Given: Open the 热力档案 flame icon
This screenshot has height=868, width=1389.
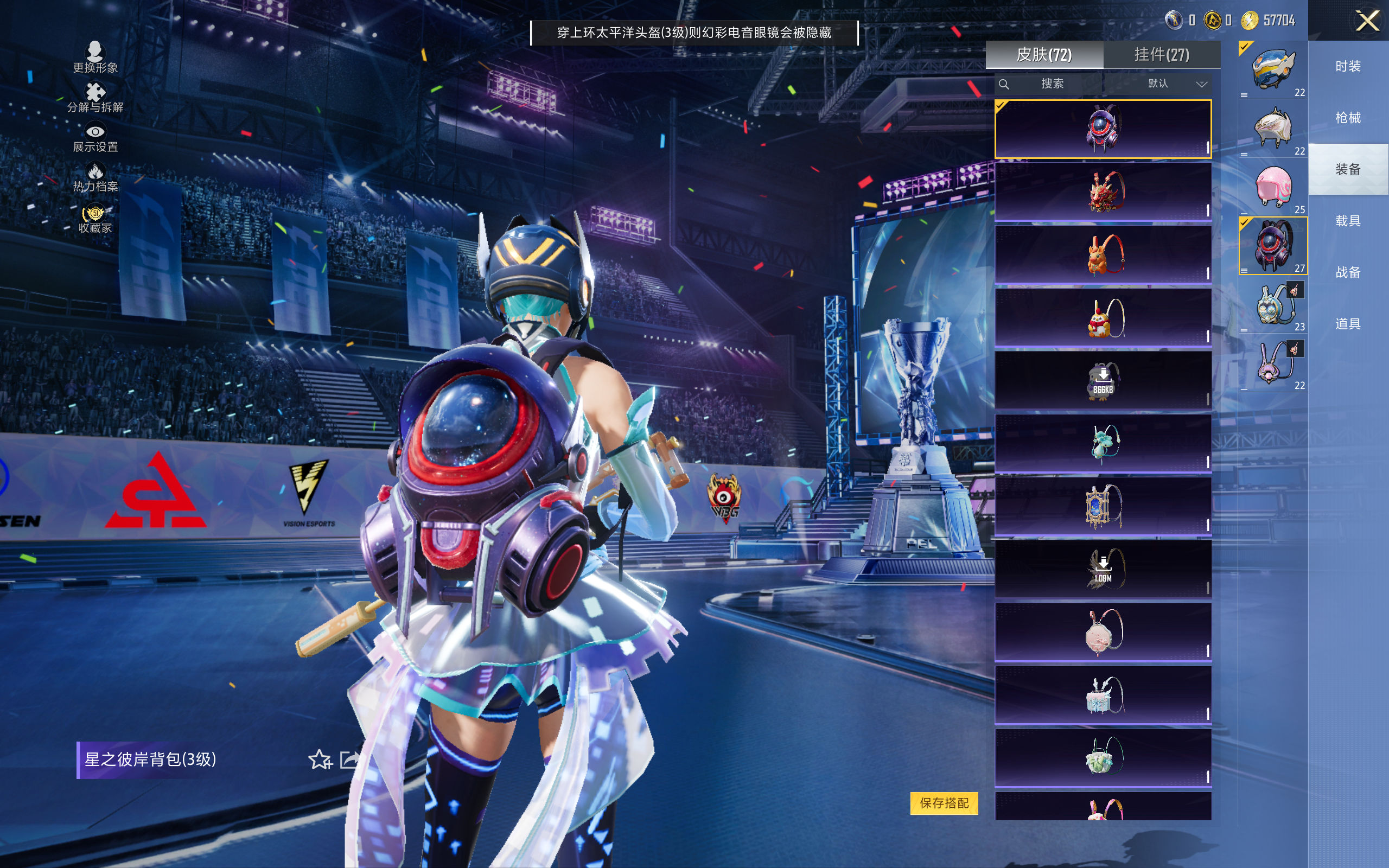Looking at the screenshot, I should pyautogui.click(x=95, y=177).
